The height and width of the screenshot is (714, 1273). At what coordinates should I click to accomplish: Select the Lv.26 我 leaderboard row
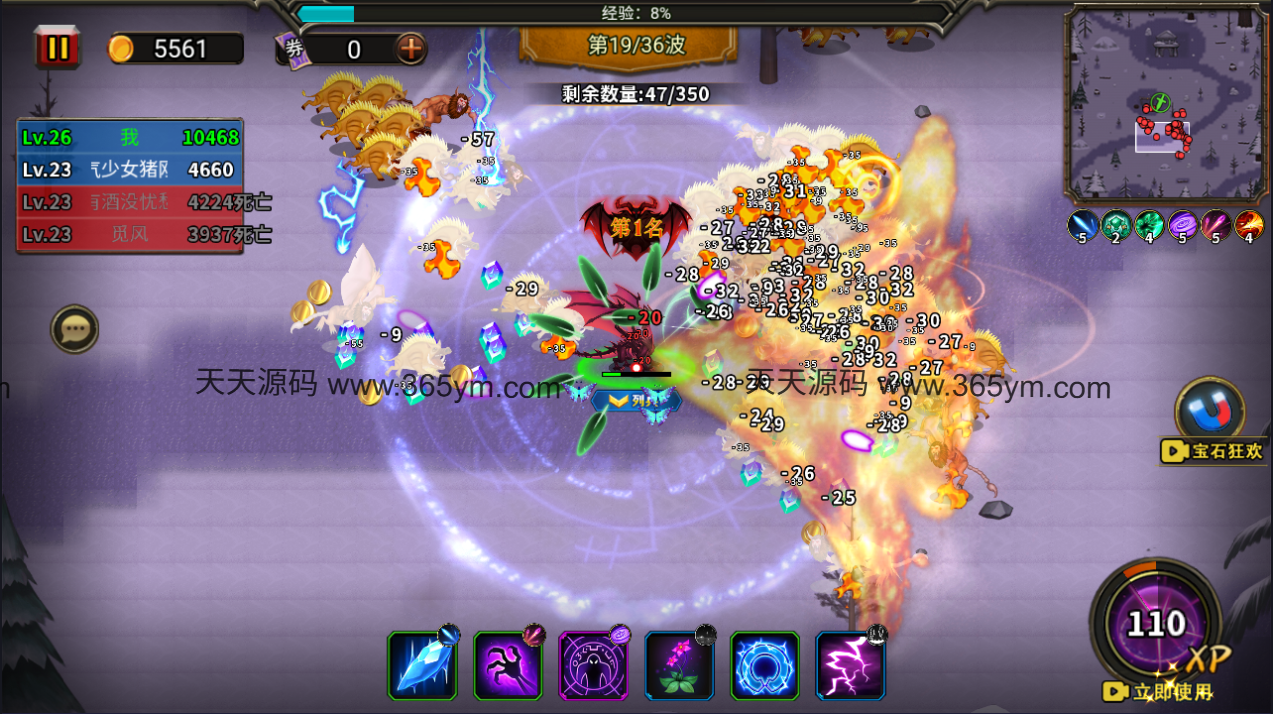click(x=130, y=137)
